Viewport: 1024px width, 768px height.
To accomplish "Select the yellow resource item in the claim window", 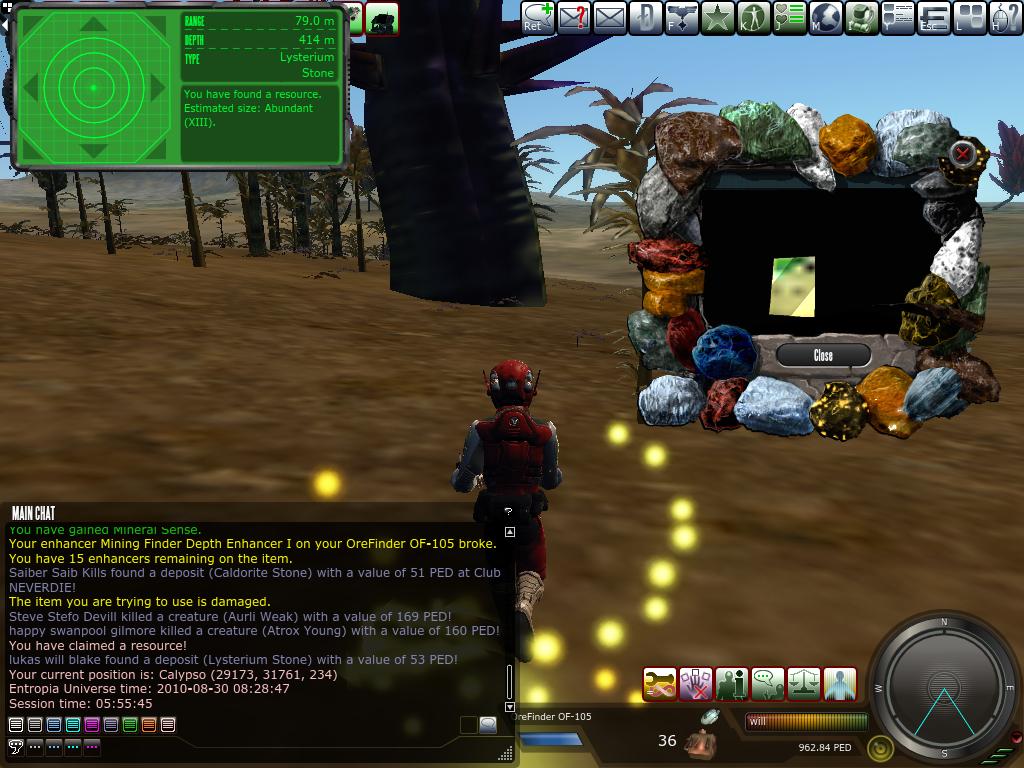I will (793, 287).
